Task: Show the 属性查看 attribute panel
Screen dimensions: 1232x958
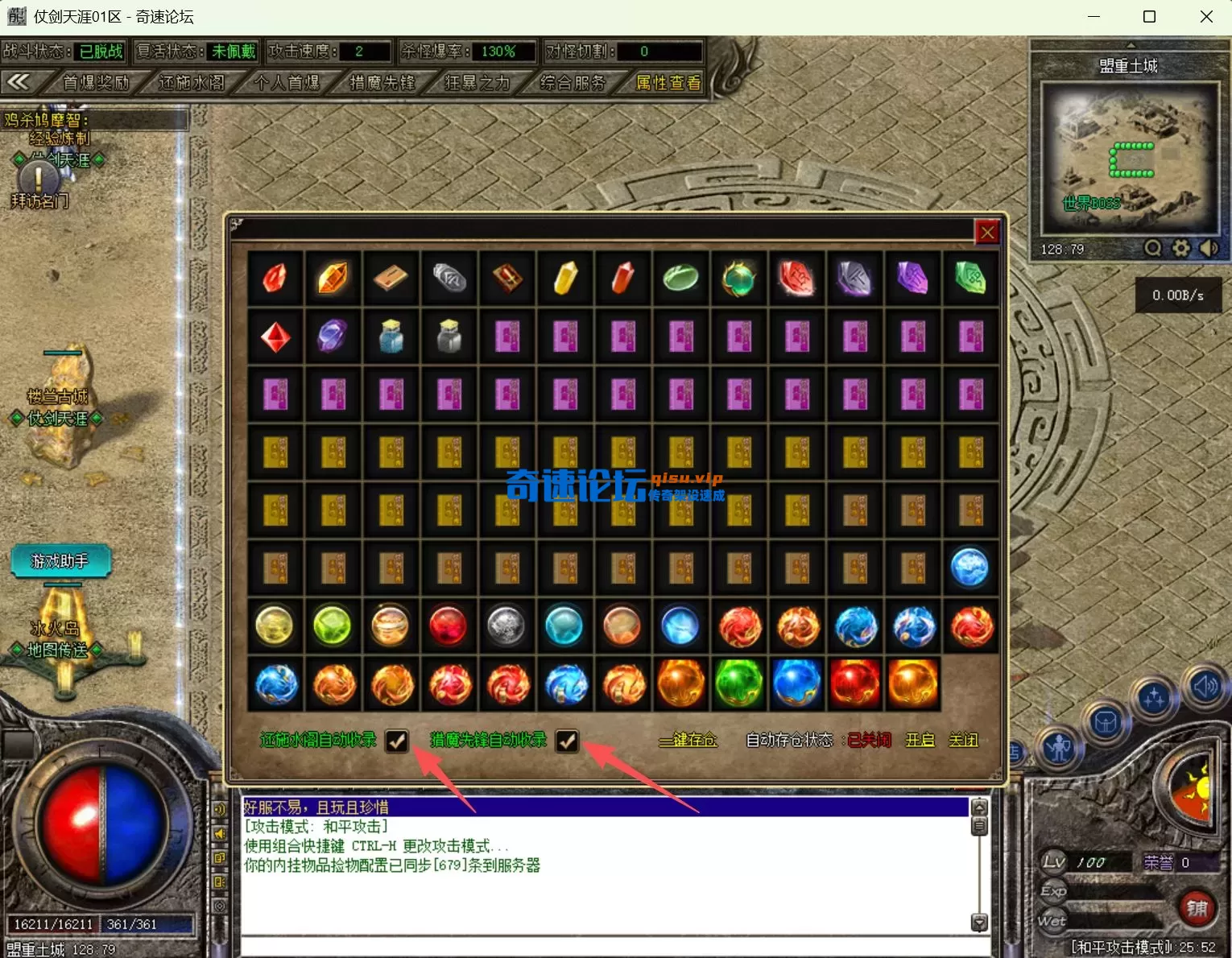Action: pos(668,82)
